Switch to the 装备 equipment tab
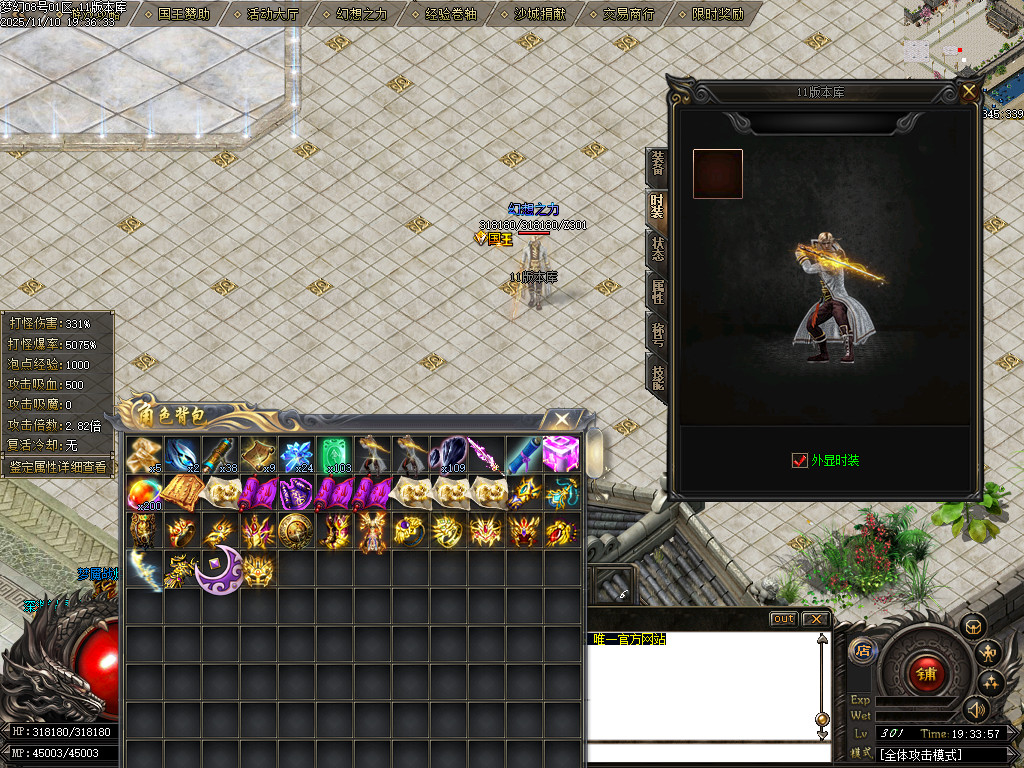 [x=657, y=163]
